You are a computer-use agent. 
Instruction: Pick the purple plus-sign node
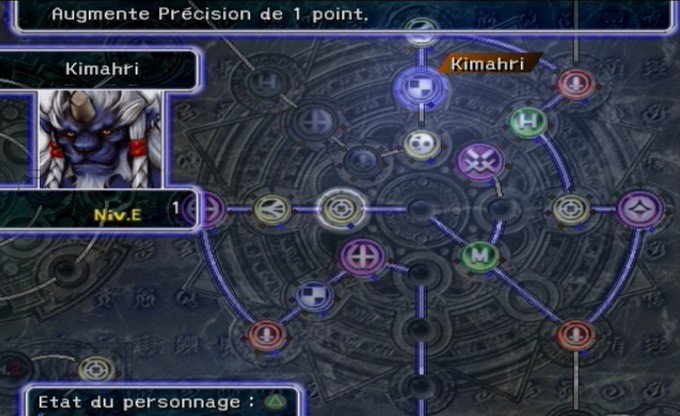pyautogui.click(x=363, y=256)
